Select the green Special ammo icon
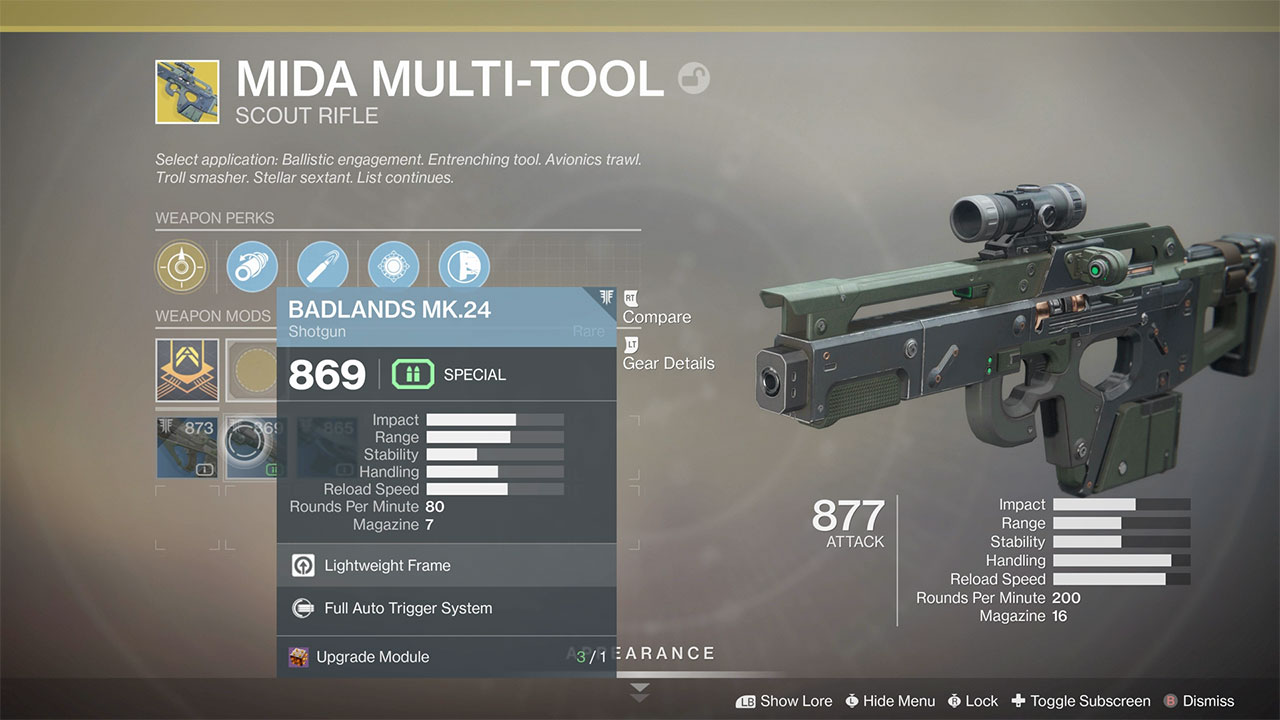Viewport: 1280px width, 720px height. (x=411, y=374)
